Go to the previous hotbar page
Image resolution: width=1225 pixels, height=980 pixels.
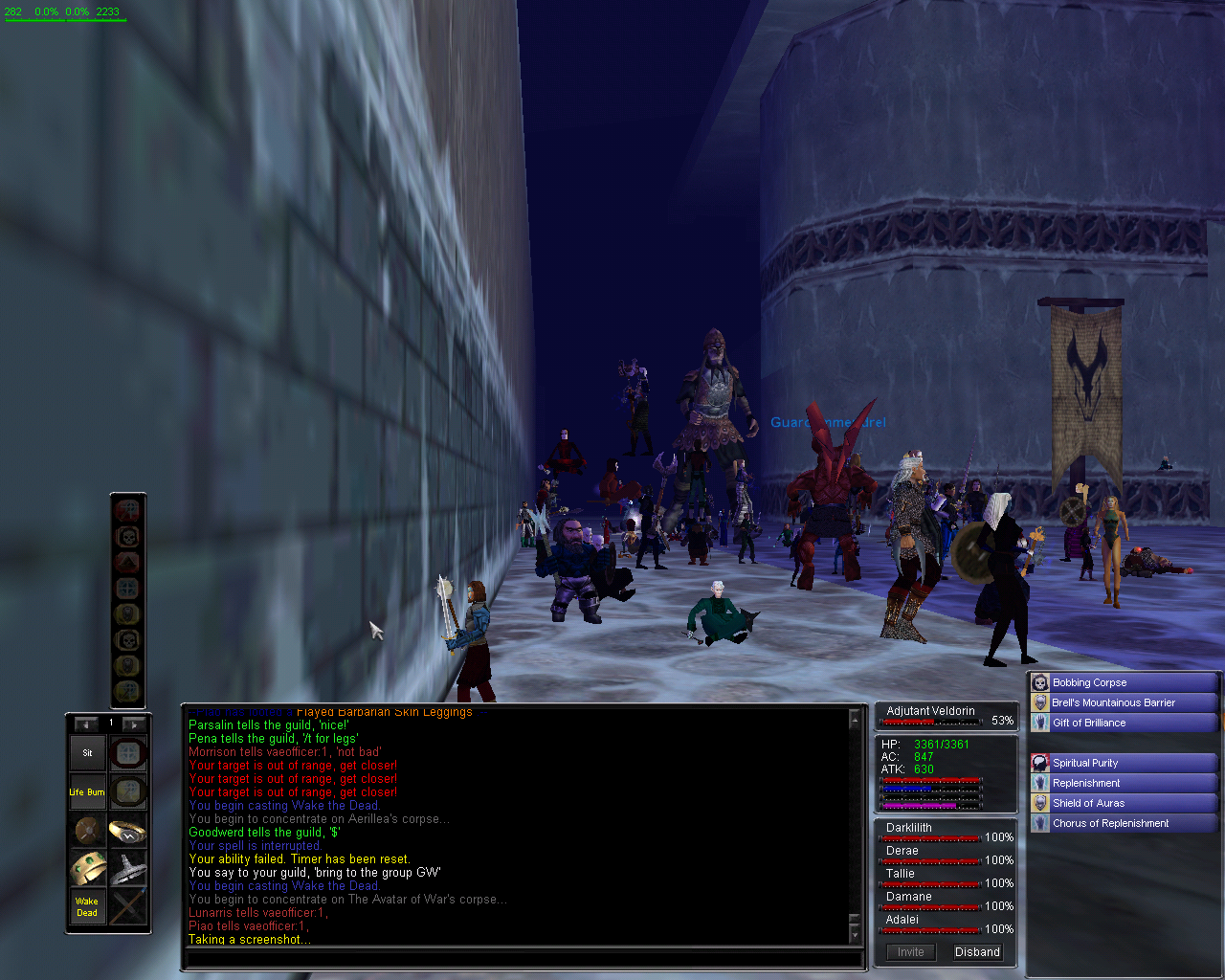coord(86,724)
